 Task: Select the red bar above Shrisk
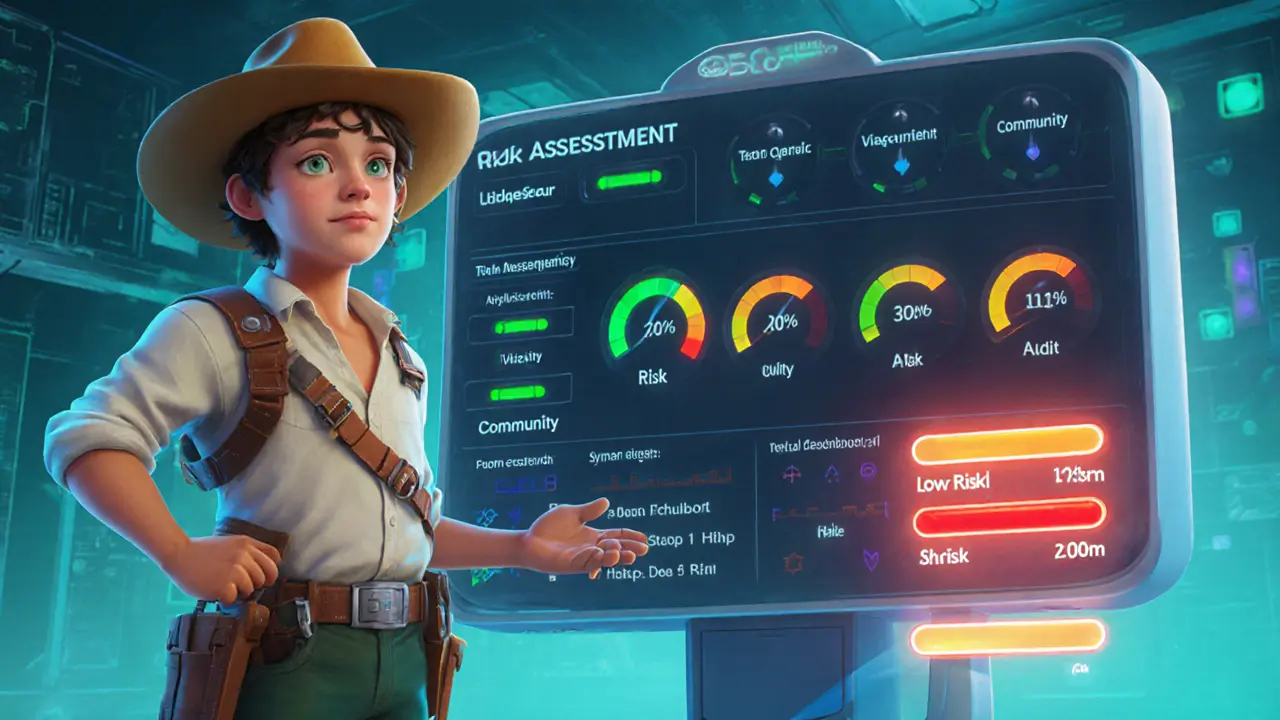pos(1009,516)
